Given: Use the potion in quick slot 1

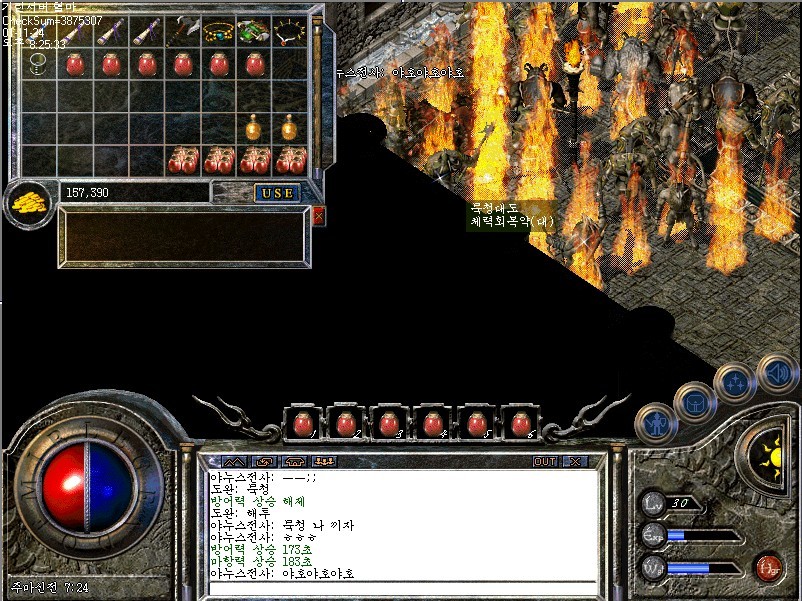Looking at the screenshot, I should pyautogui.click(x=302, y=424).
